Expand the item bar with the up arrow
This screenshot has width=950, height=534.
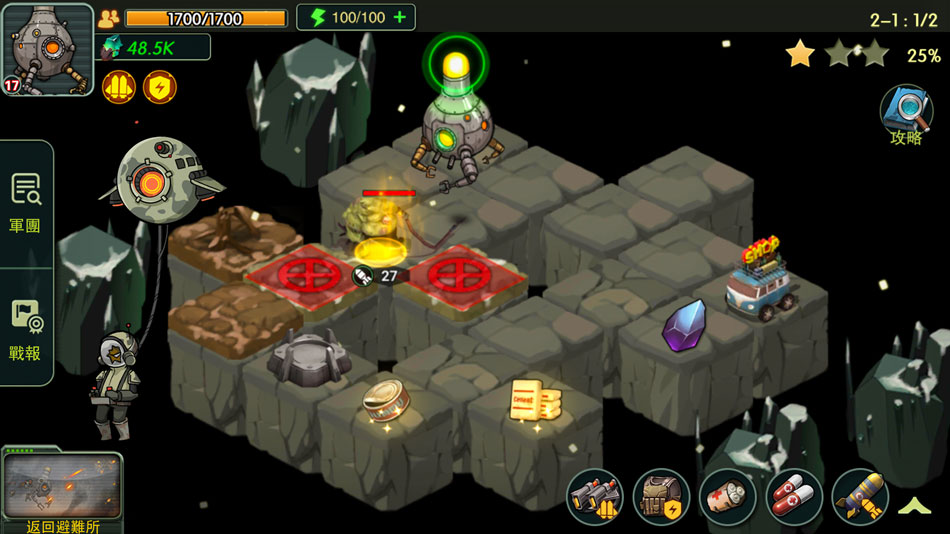pos(915,506)
